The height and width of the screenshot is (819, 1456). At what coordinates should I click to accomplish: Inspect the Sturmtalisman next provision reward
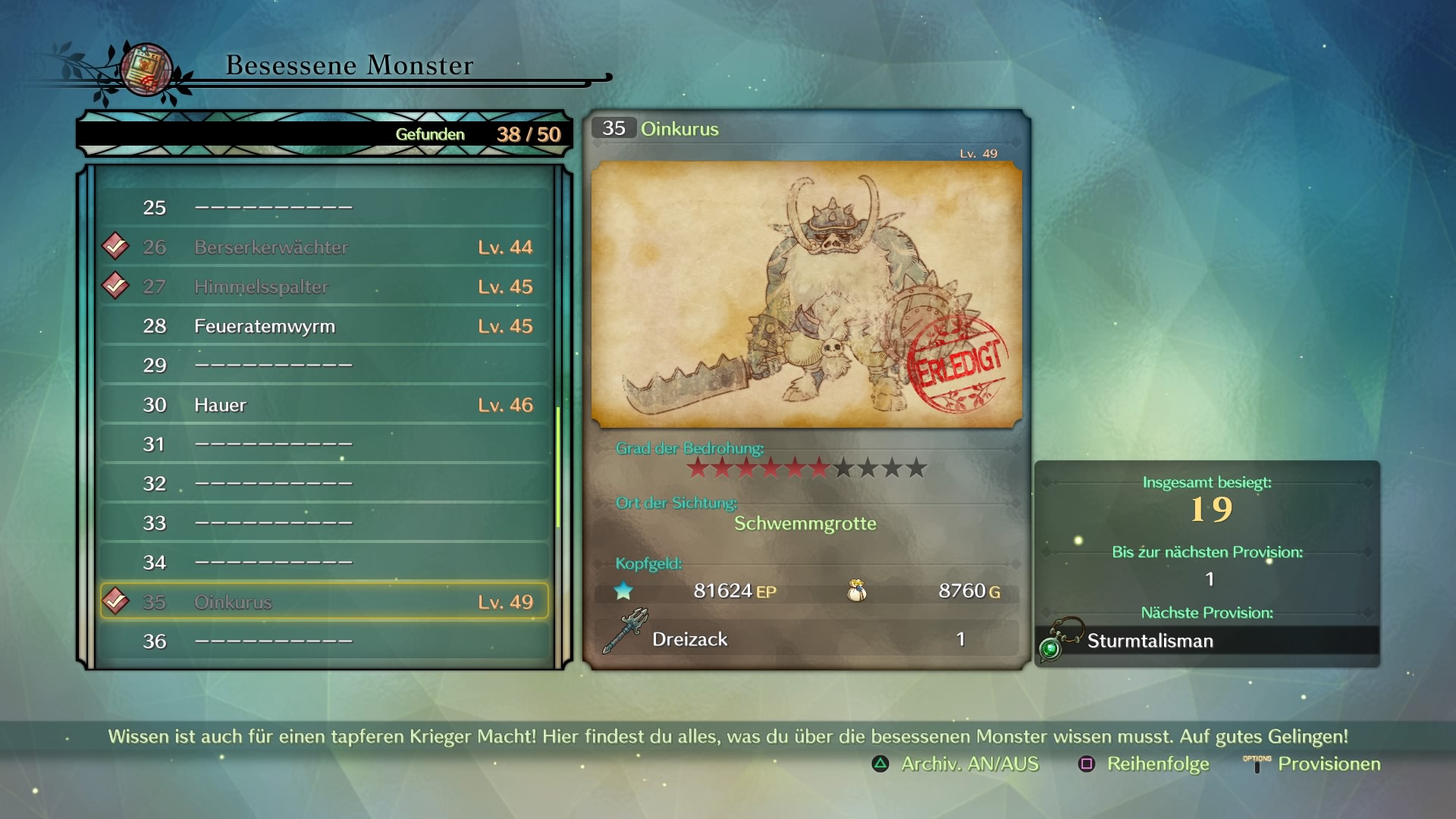(x=1207, y=641)
